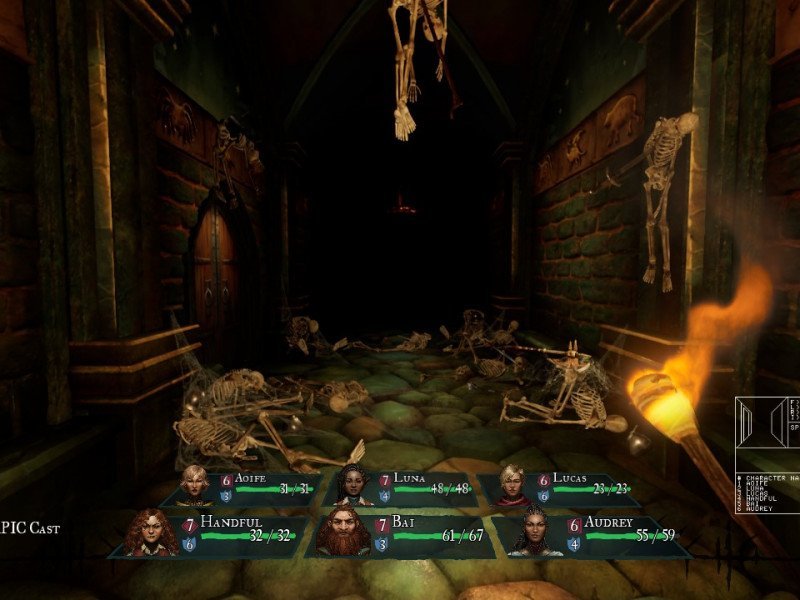Image resolution: width=800 pixels, height=600 pixels.
Task: Select Lucas's party portrait
Action: point(514,484)
